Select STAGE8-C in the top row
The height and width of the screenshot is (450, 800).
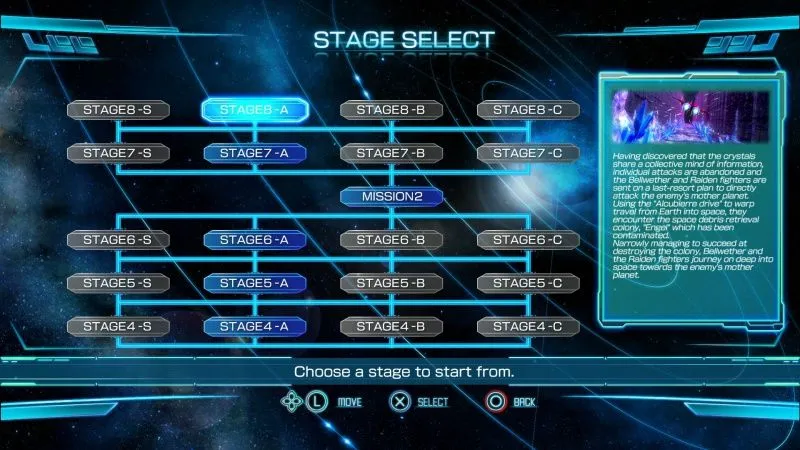(x=527, y=110)
